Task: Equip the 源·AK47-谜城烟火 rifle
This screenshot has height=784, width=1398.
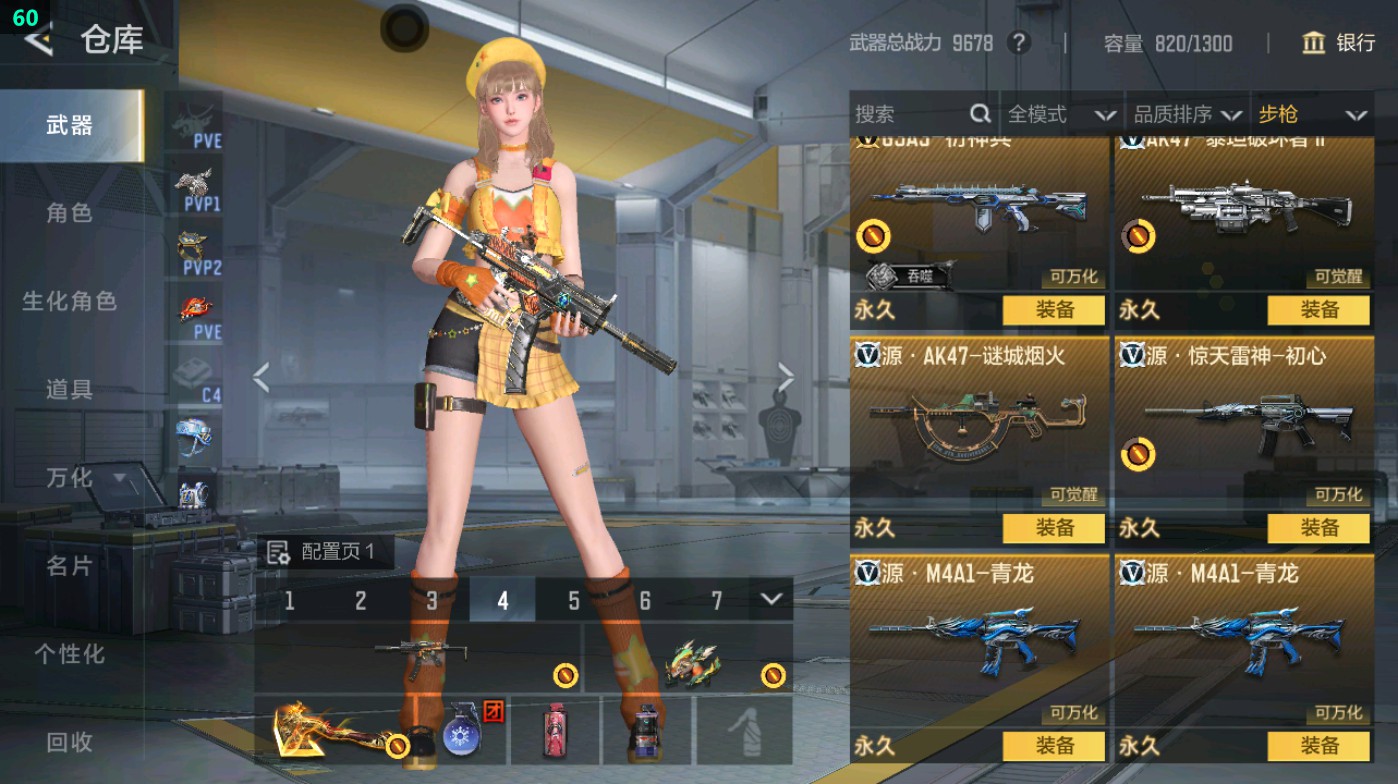Action: click(x=1054, y=528)
